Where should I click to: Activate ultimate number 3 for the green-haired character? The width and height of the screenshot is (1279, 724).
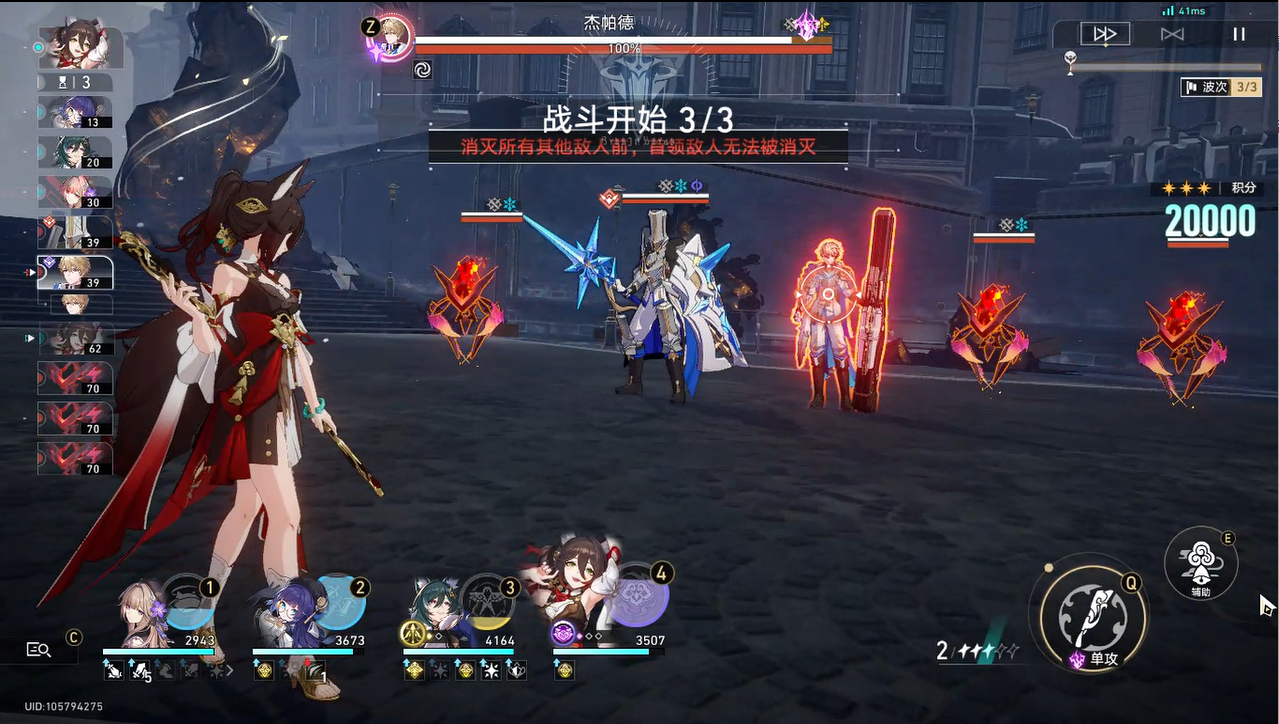pos(488,602)
